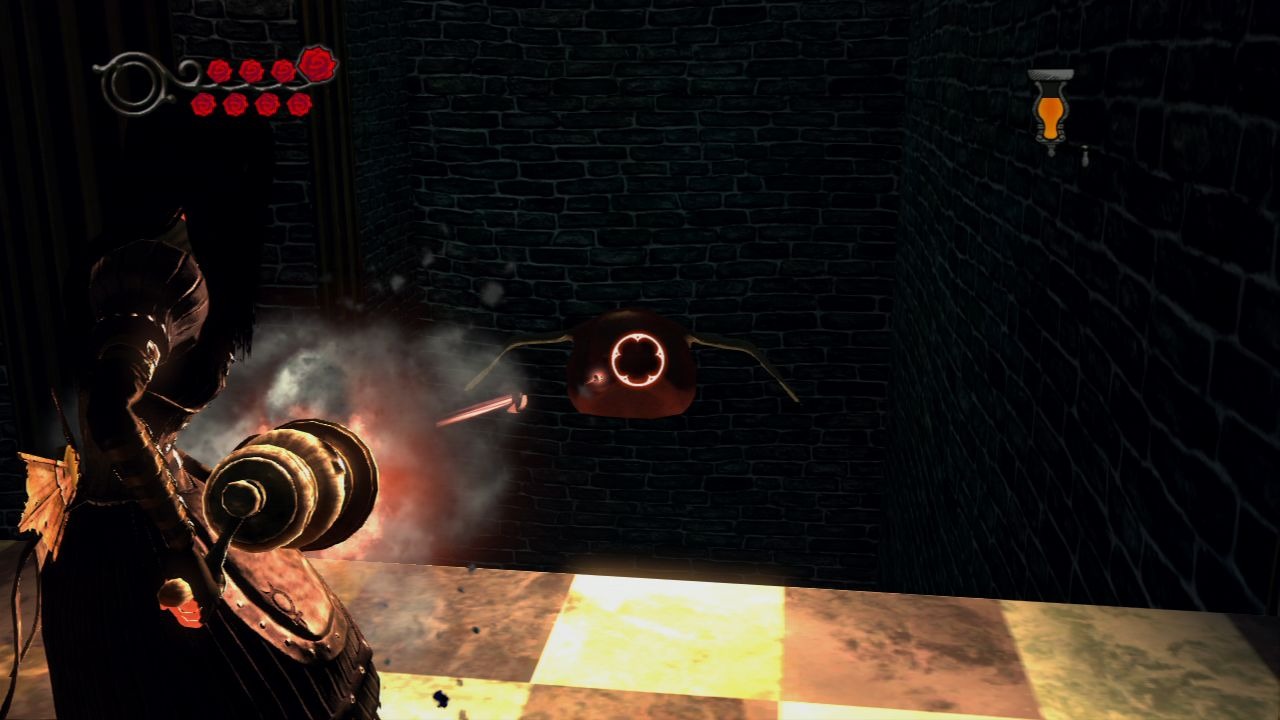Click the metal cap atop the ammo lamp

[x=1050, y=75]
